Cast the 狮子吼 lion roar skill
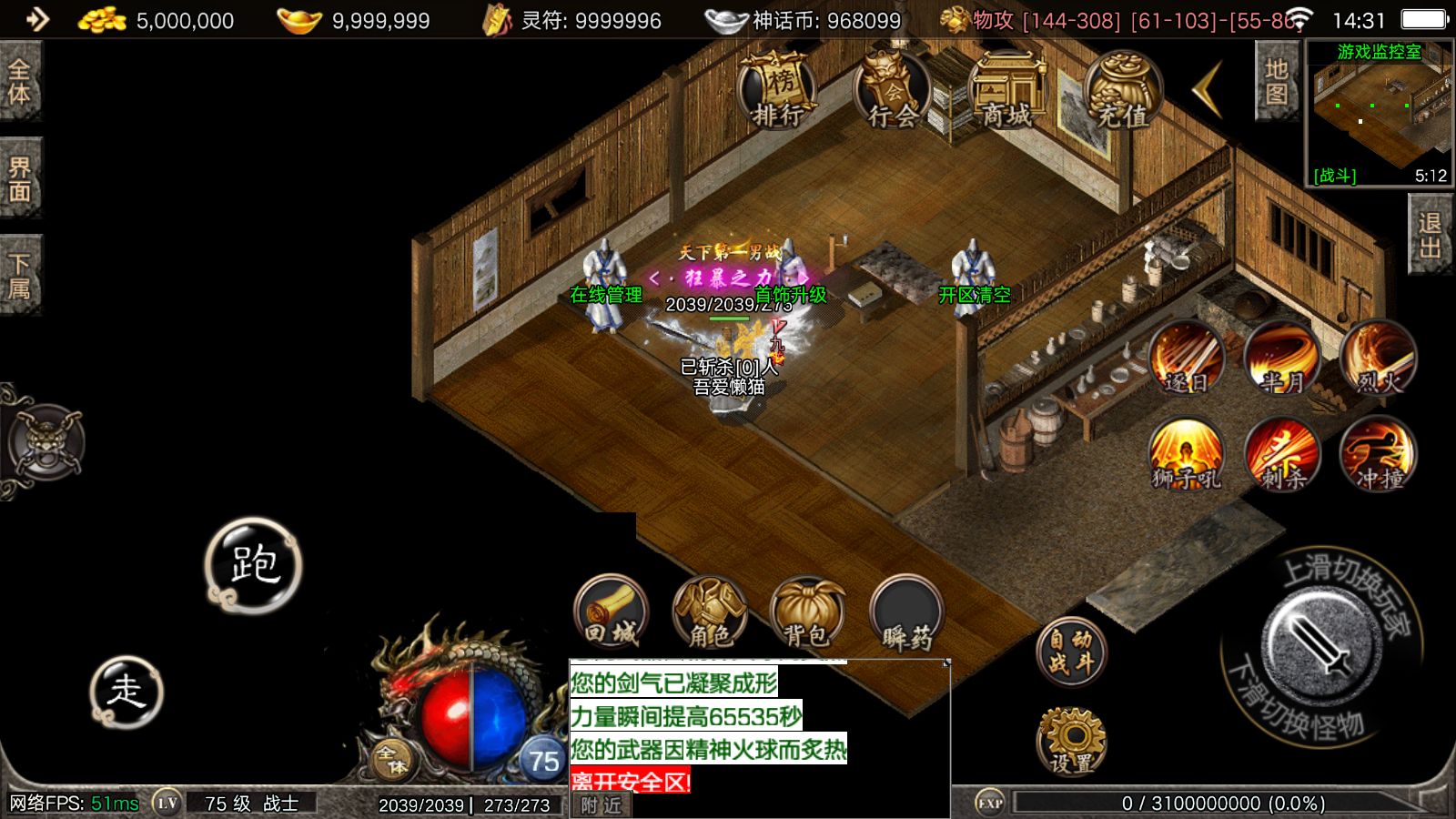This screenshot has height=819, width=1456. click(x=1187, y=454)
